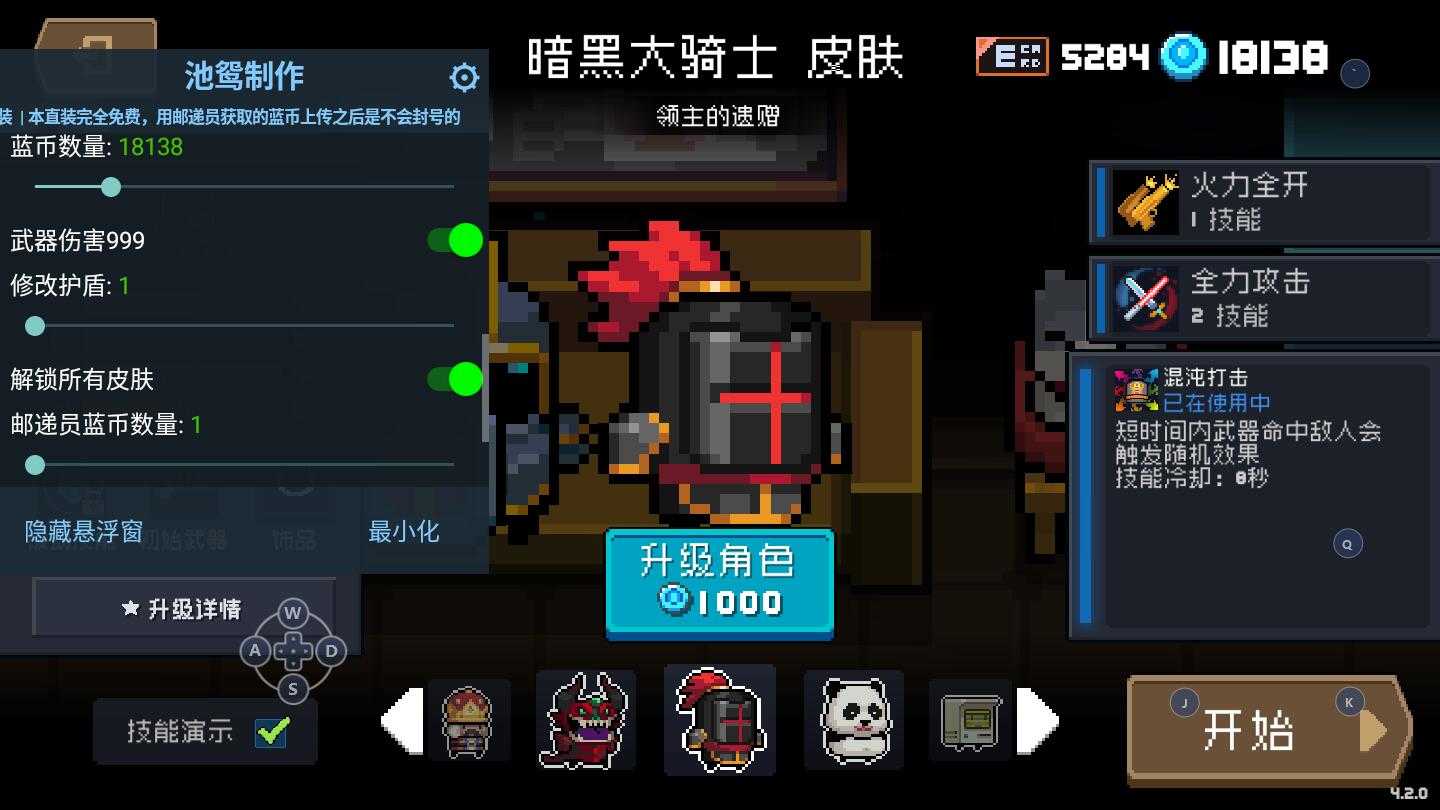The height and width of the screenshot is (810, 1440).
Task: Click the right arrow to browse skins
Action: coord(1043,721)
